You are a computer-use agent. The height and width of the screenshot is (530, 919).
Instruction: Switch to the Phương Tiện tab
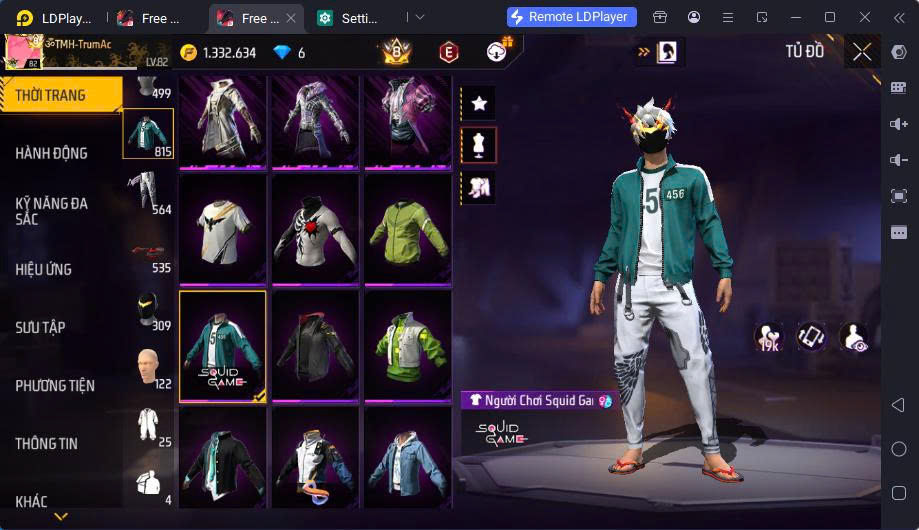click(x=55, y=385)
